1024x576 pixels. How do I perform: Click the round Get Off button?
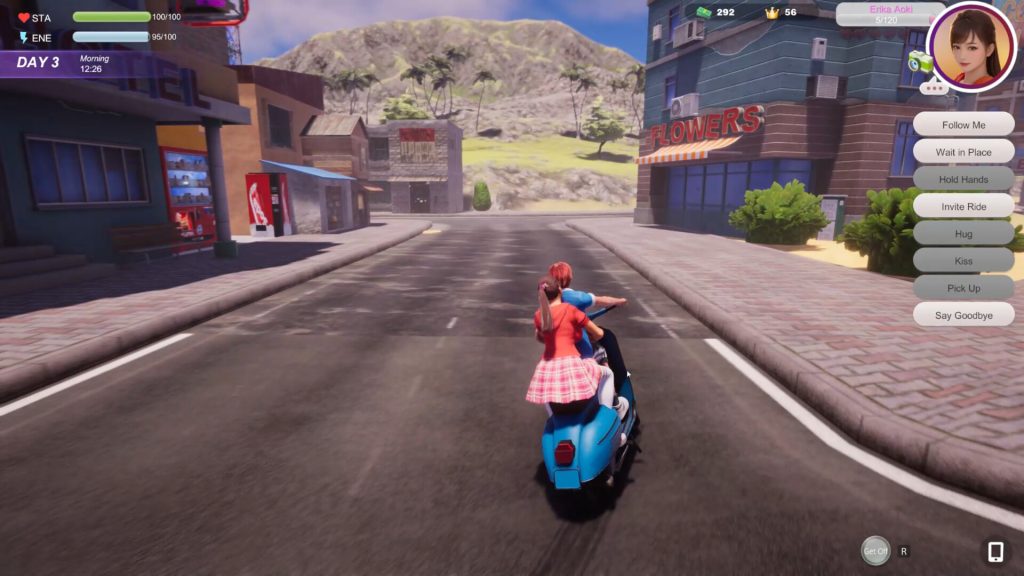click(876, 550)
